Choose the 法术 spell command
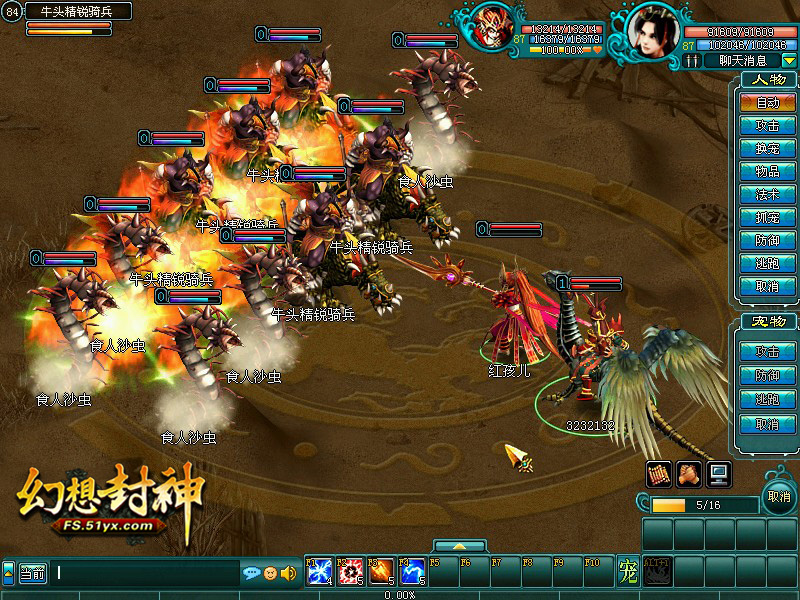Image resolution: width=800 pixels, height=600 pixels. [x=767, y=195]
